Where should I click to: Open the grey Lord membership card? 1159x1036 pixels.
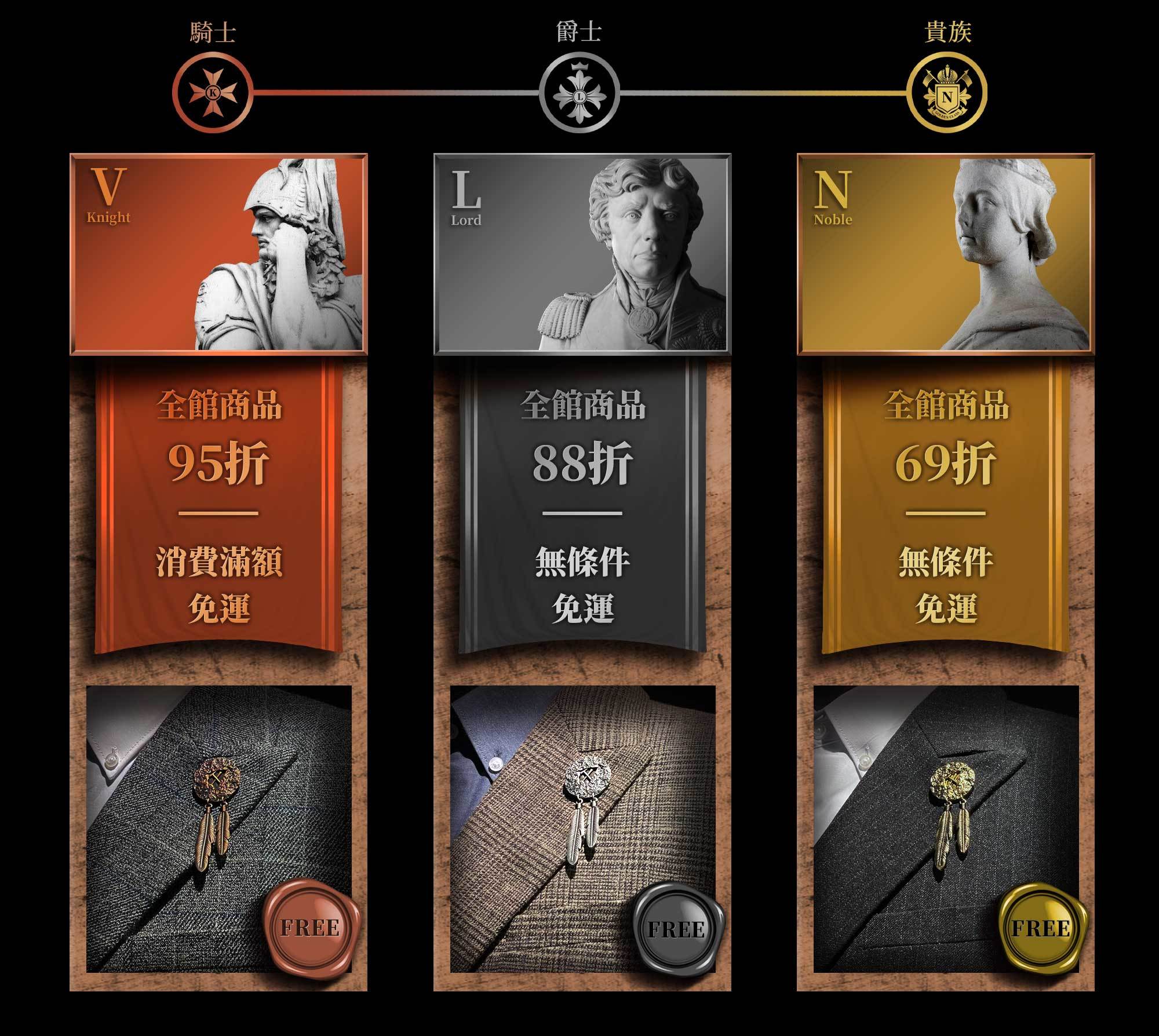point(582,254)
